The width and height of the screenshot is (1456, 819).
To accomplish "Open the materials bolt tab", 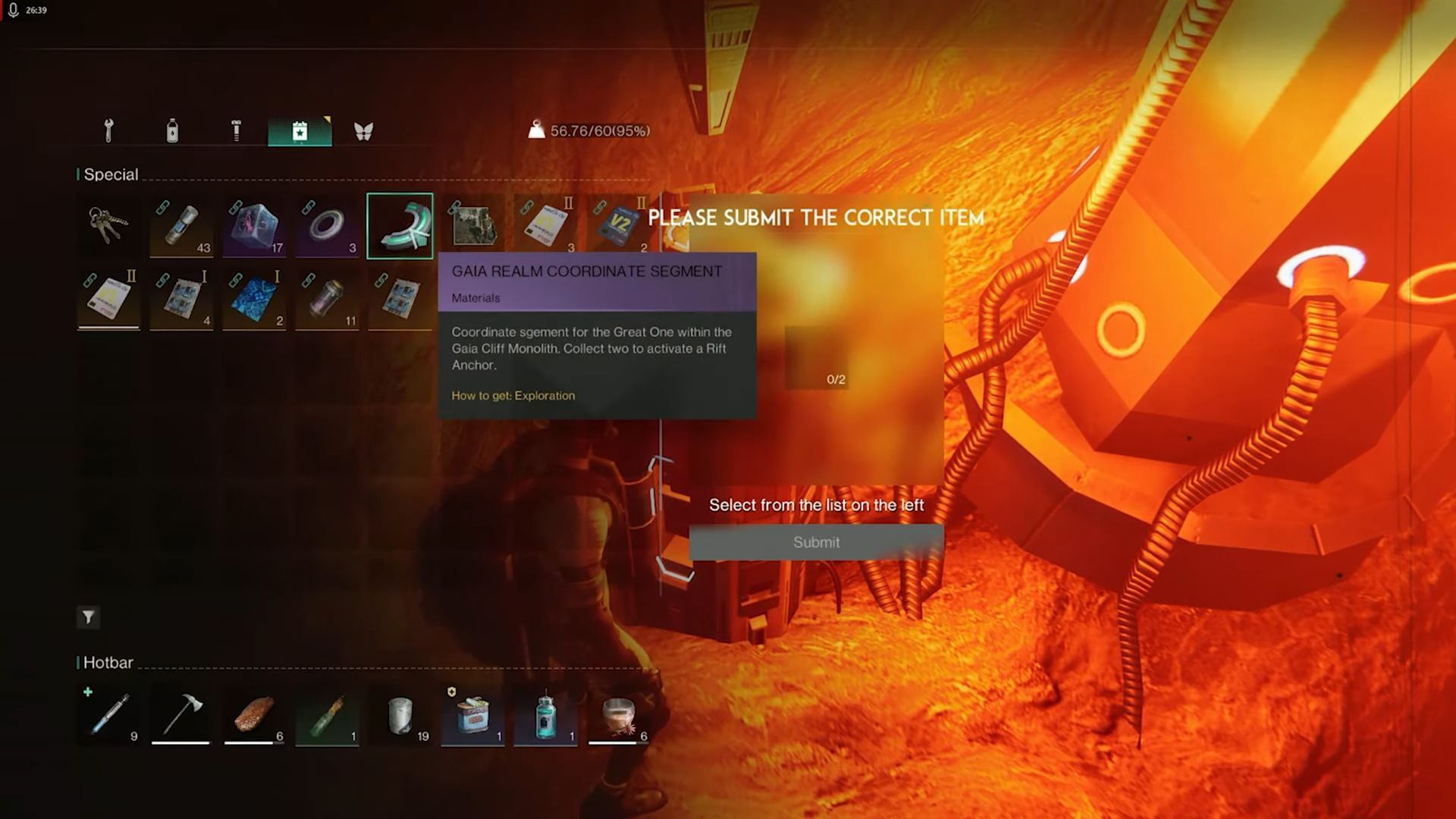I will click(x=237, y=130).
